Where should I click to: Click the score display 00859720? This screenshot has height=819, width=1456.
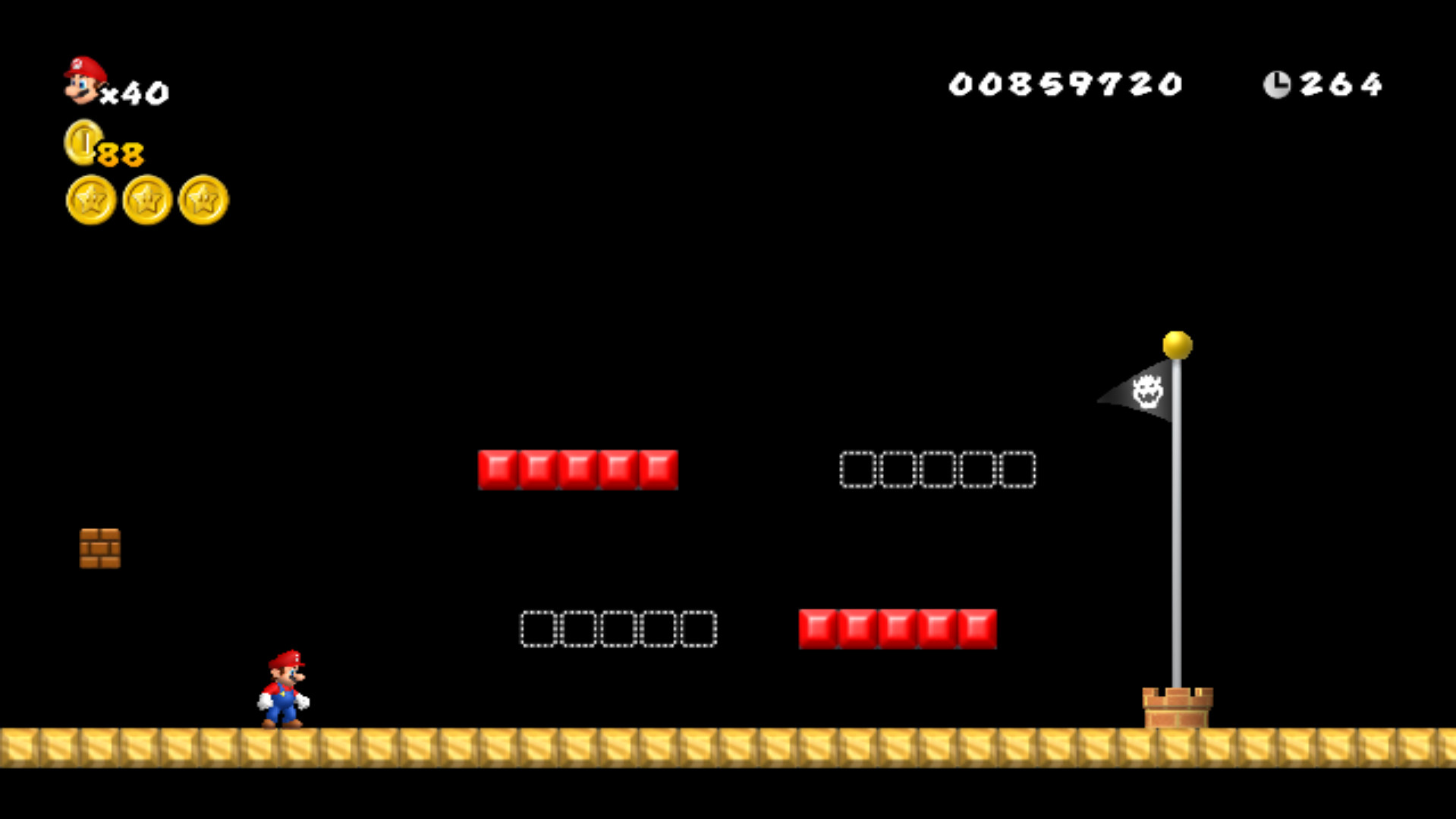pyautogui.click(x=1066, y=83)
